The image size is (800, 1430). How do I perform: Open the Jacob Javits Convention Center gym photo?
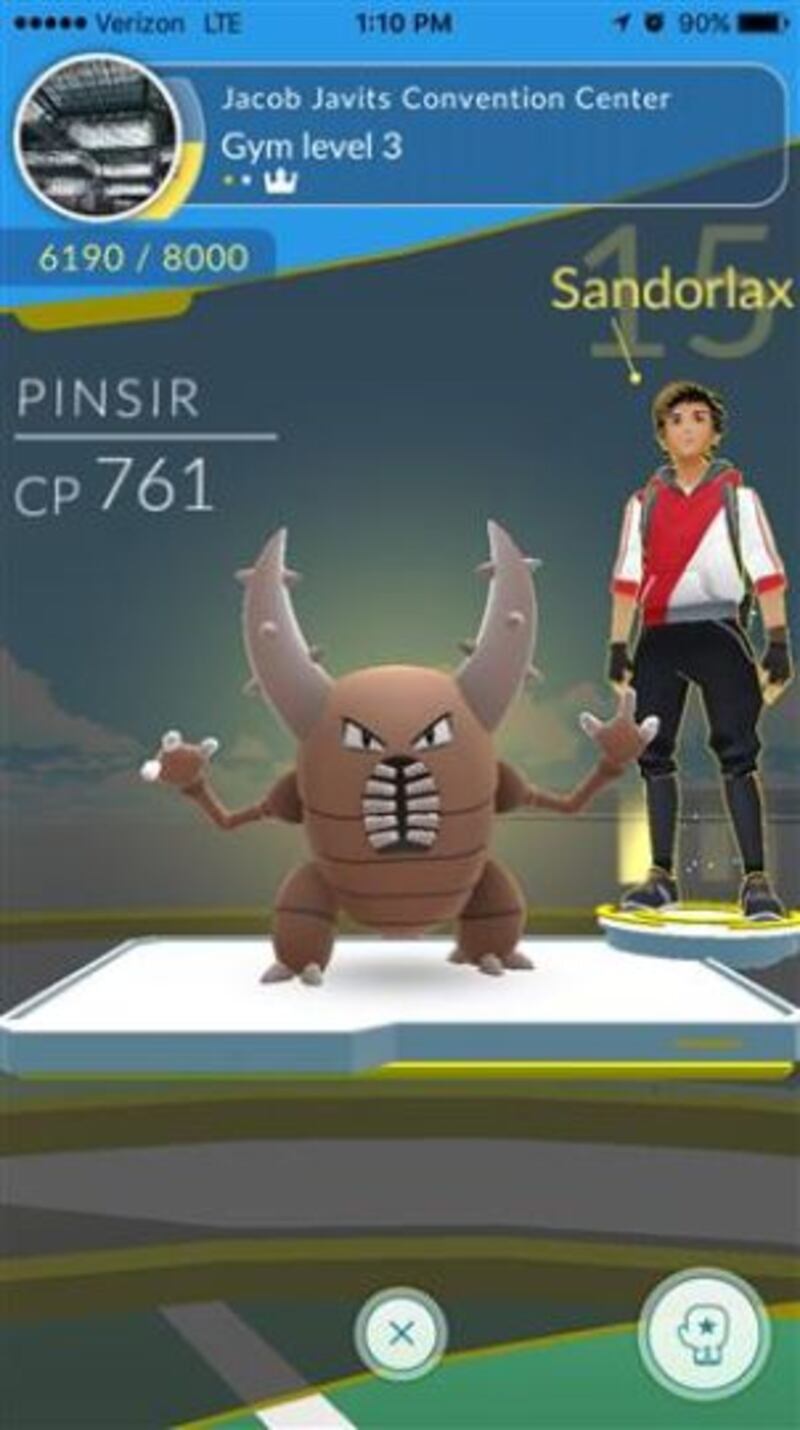click(97, 137)
